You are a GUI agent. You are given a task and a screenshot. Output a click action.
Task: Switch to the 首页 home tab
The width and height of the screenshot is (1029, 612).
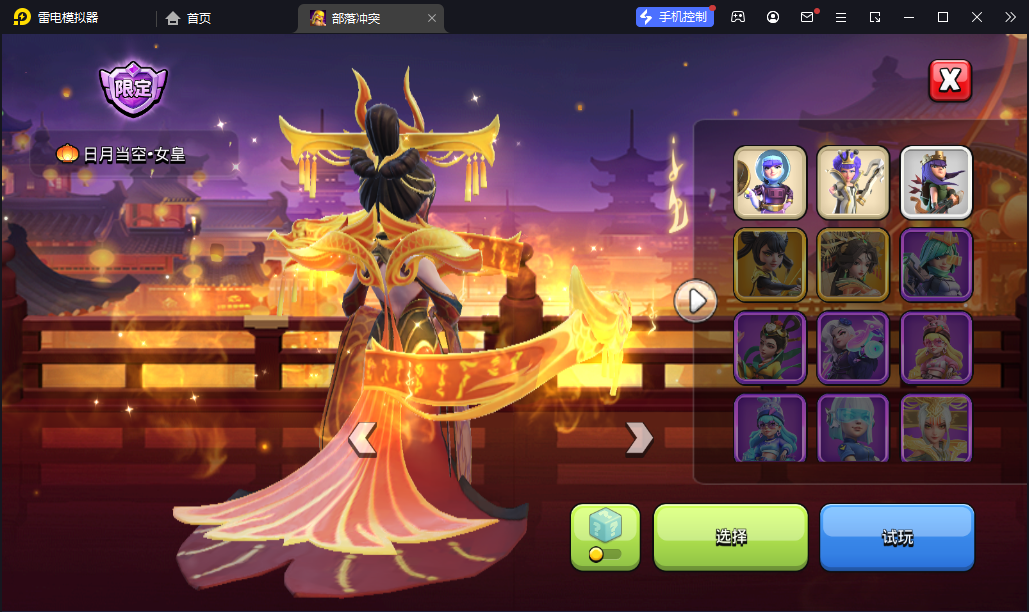(x=188, y=18)
